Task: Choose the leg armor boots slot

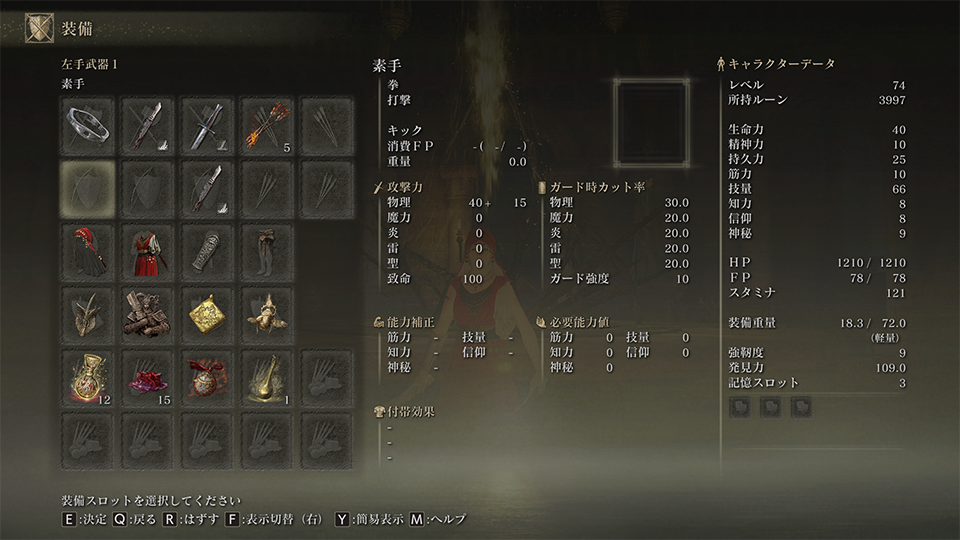Action: 267,250
